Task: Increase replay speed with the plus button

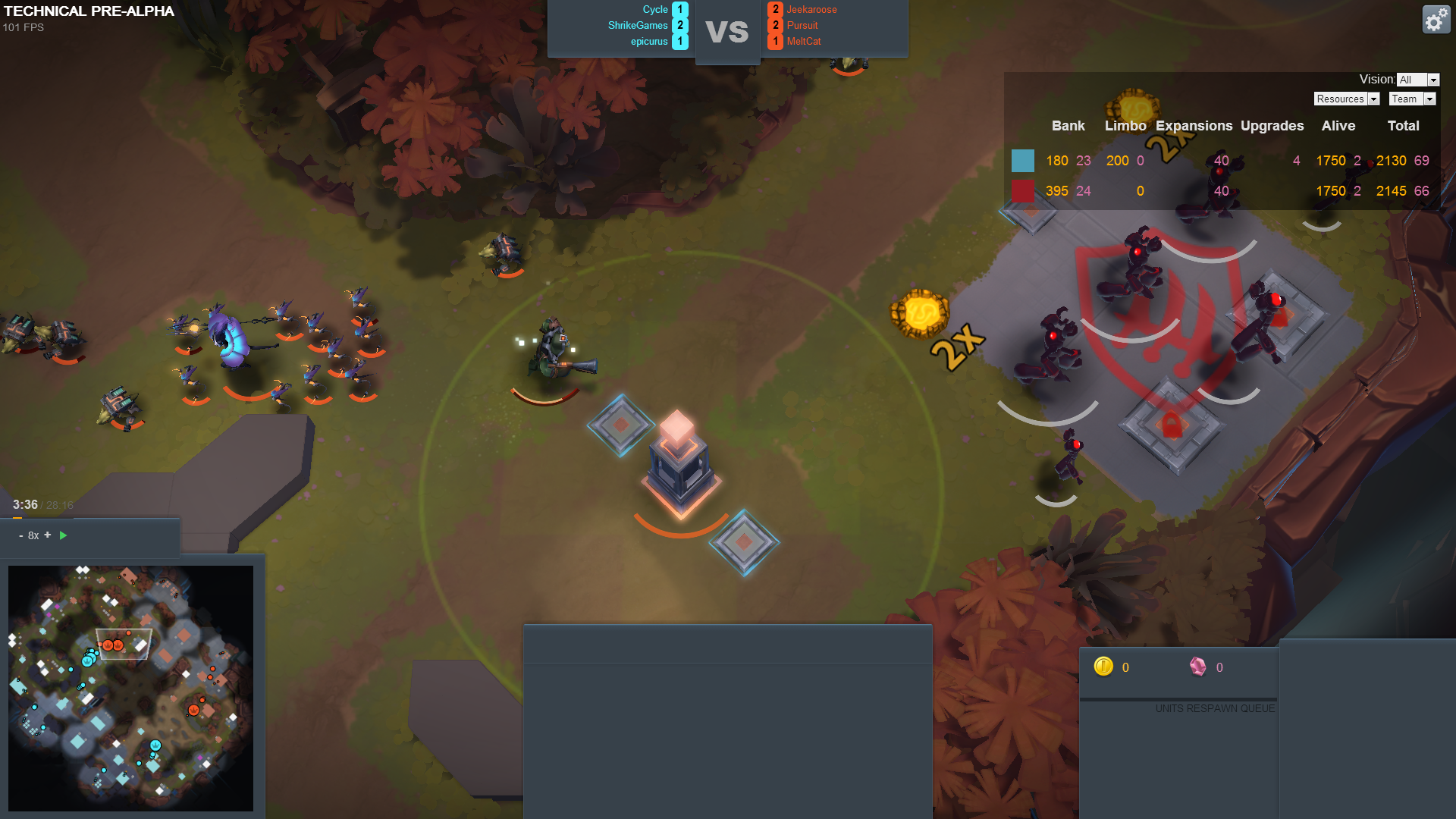Action: (48, 535)
